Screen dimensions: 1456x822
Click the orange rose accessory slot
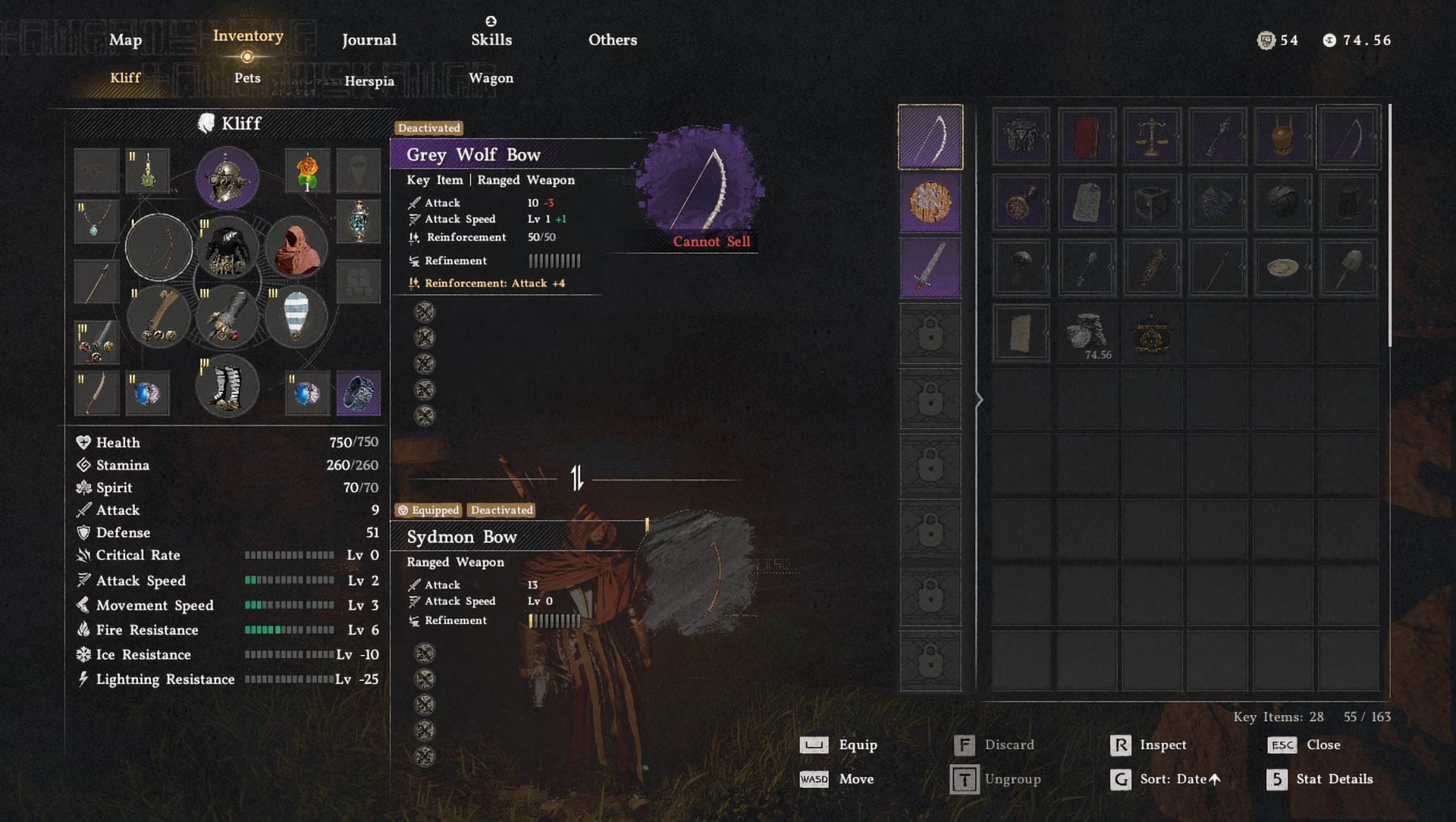tap(307, 171)
